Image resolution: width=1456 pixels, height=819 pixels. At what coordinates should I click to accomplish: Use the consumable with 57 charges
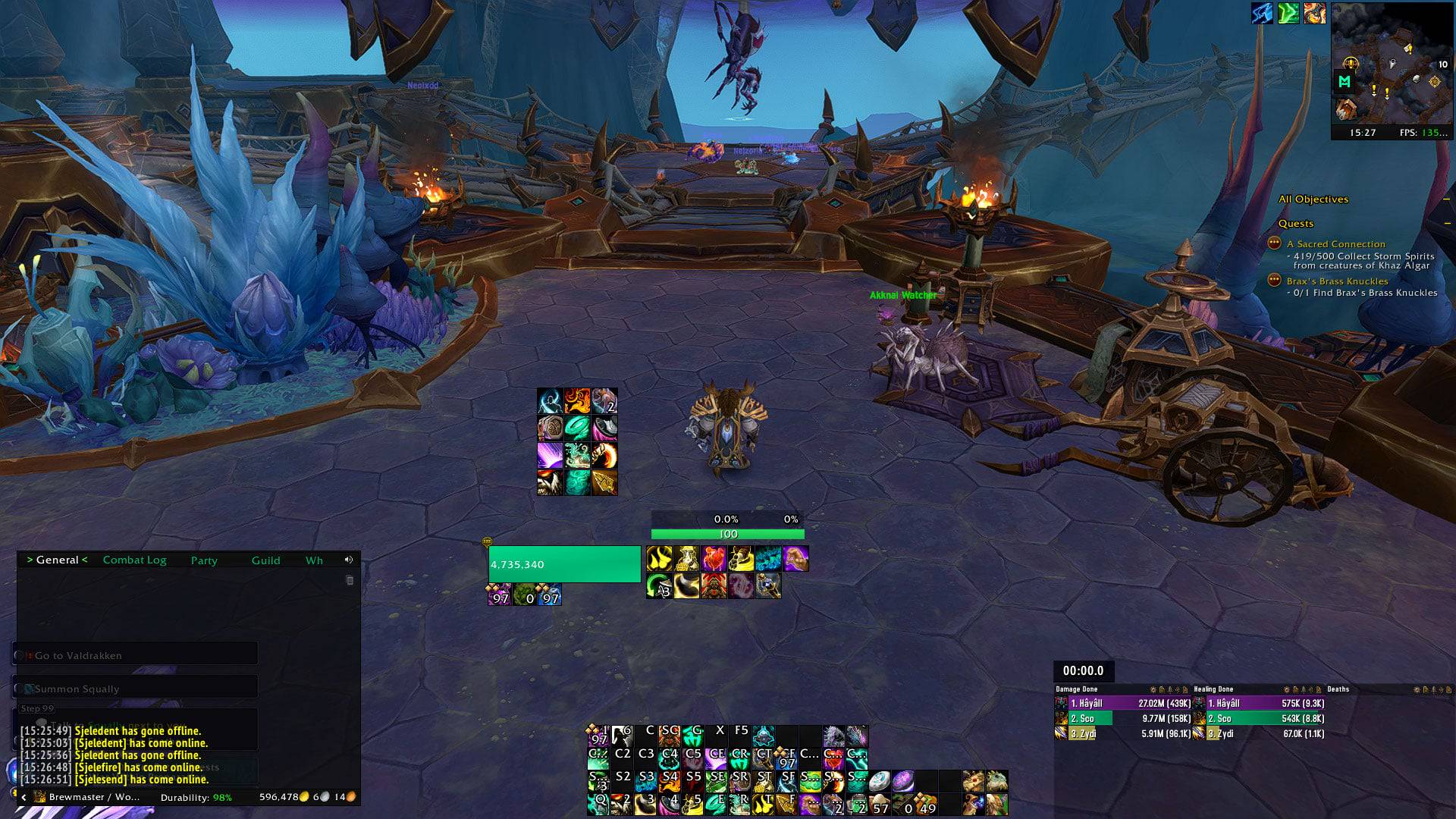point(880,805)
